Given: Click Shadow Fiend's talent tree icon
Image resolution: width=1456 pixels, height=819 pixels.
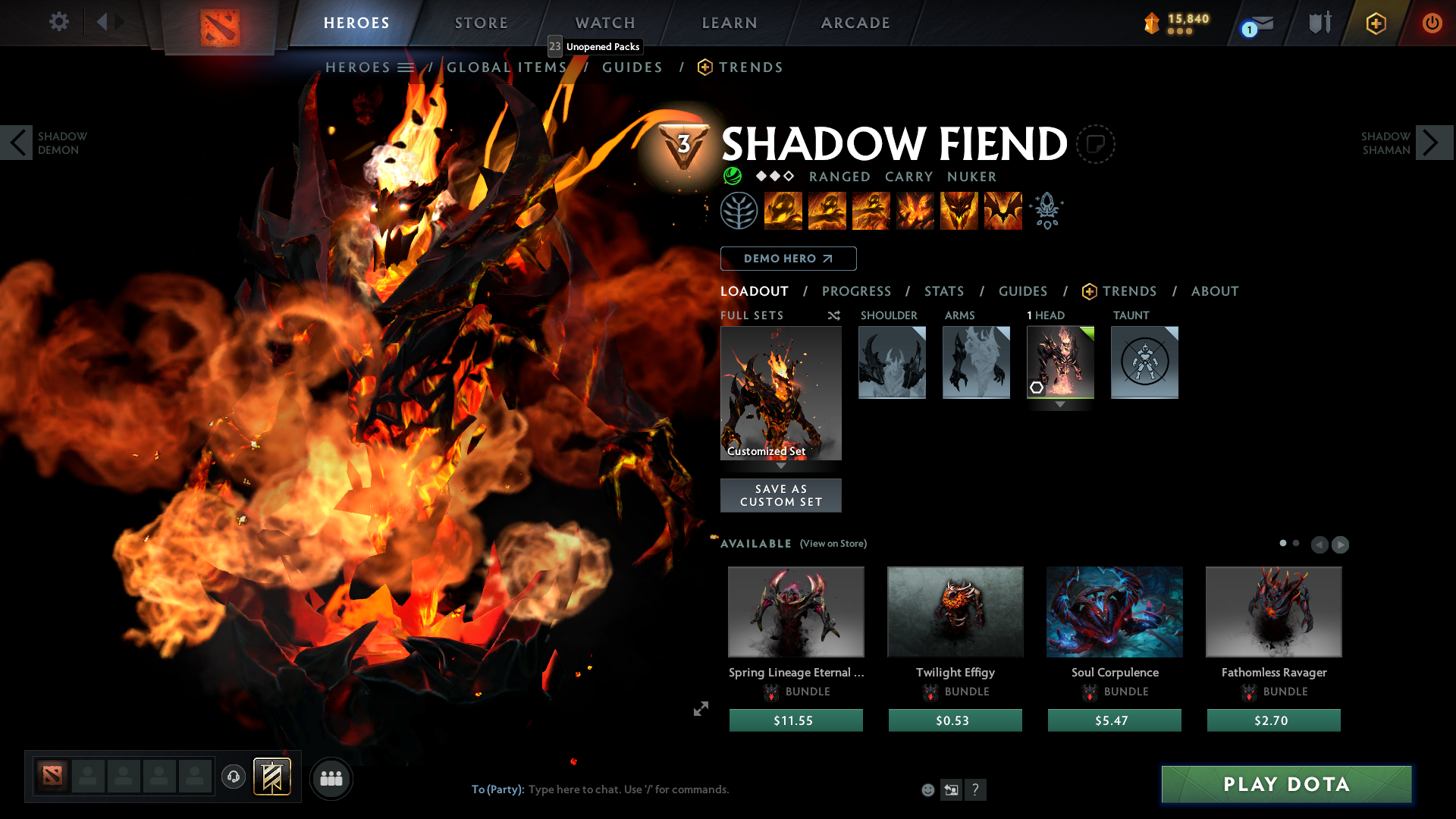Looking at the screenshot, I should click(739, 210).
